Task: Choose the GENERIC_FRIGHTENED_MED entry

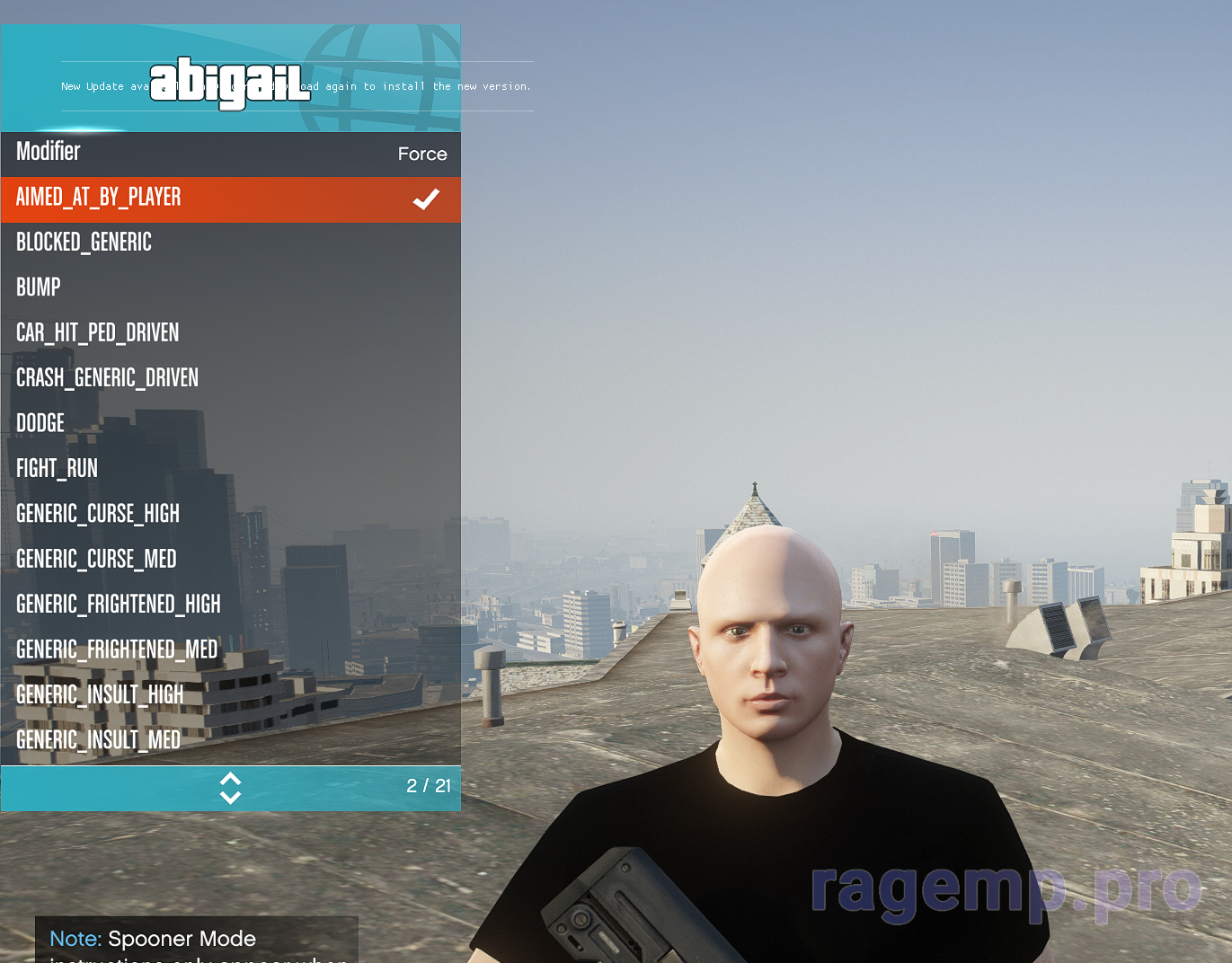Action: tap(230, 650)
